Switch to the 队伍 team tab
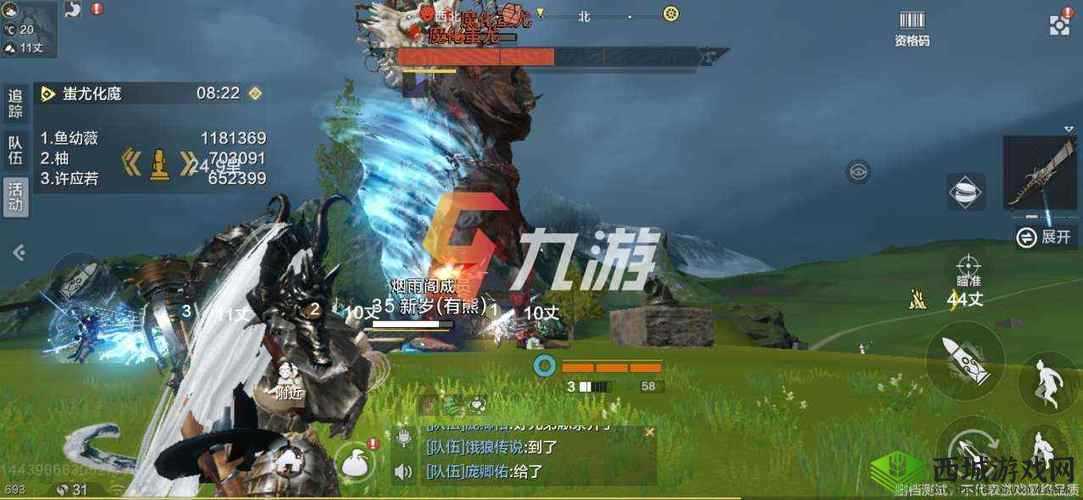 point(15,149)
